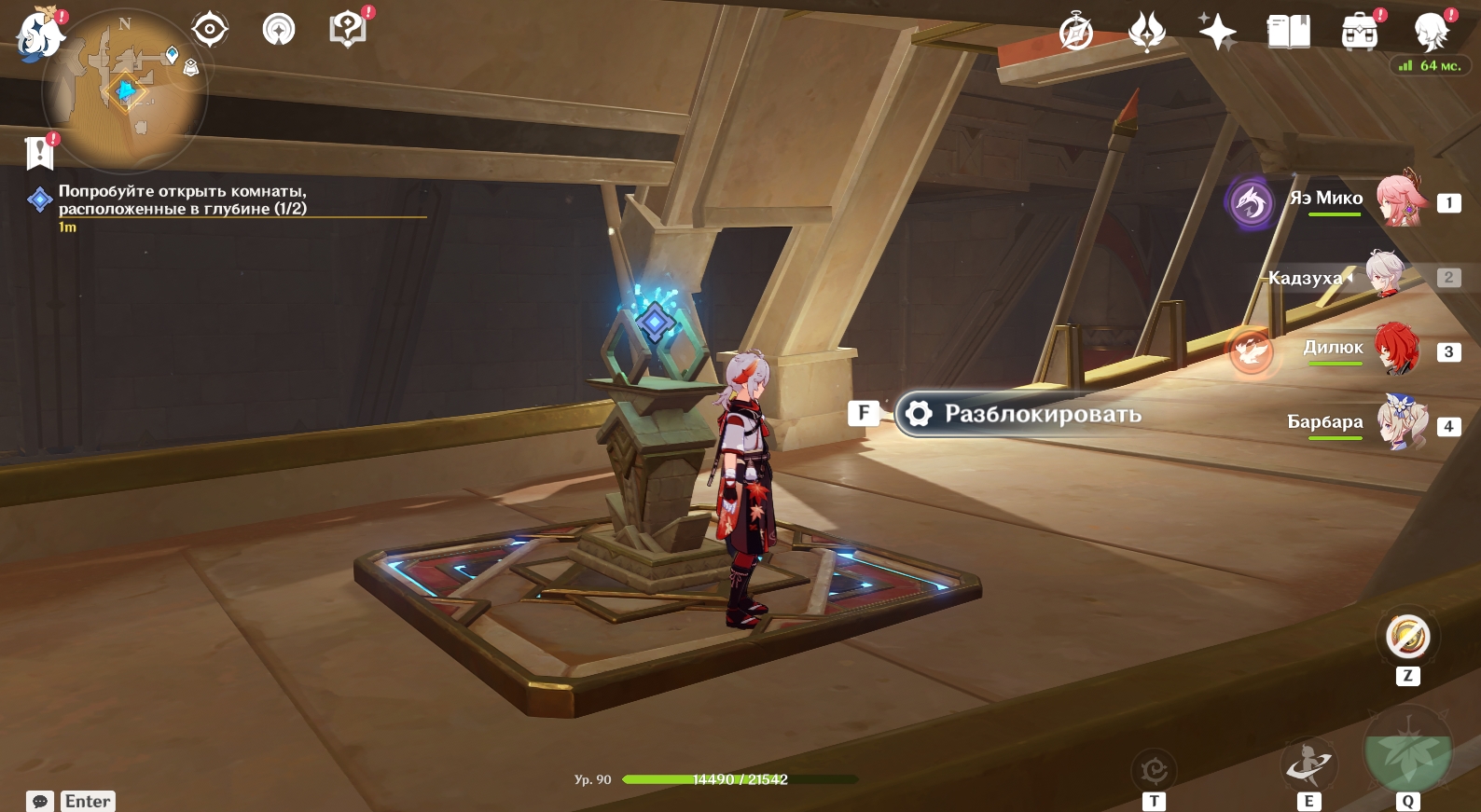Activate Kazuha's elemental skill

[1309, 765]
